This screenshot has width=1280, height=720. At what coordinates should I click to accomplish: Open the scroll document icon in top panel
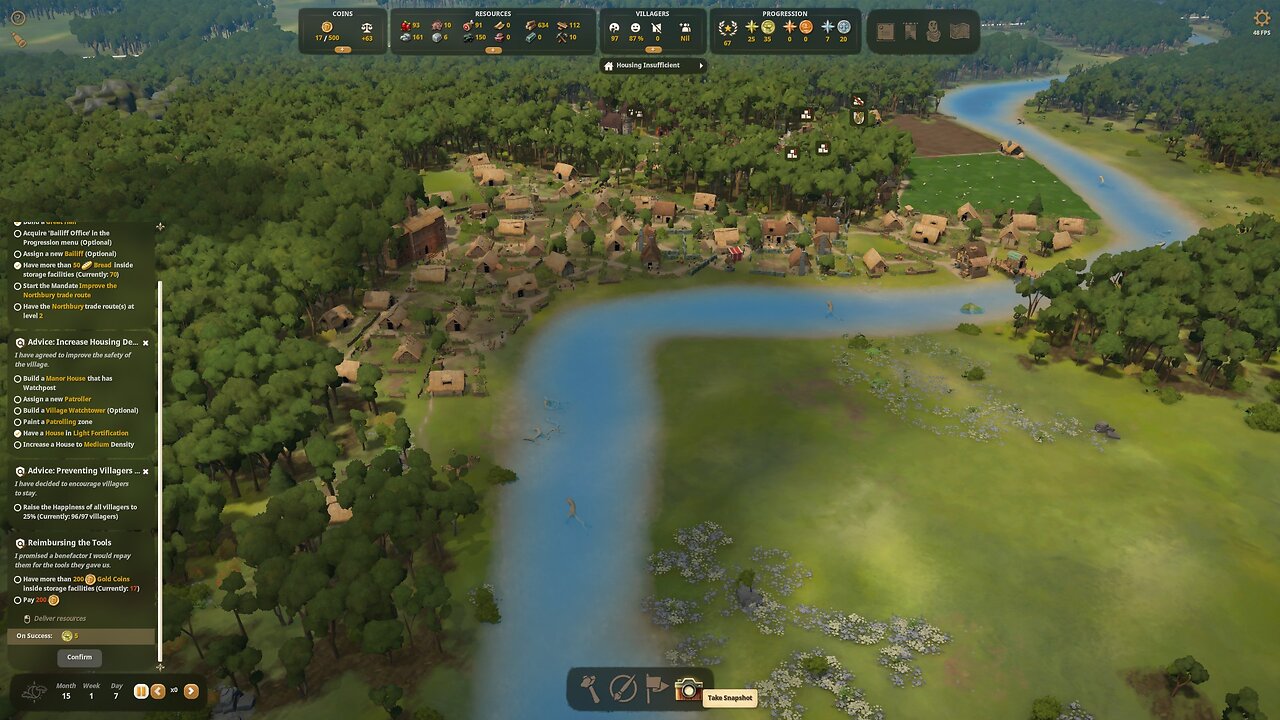pyautogui.click(x=885, y=31)
